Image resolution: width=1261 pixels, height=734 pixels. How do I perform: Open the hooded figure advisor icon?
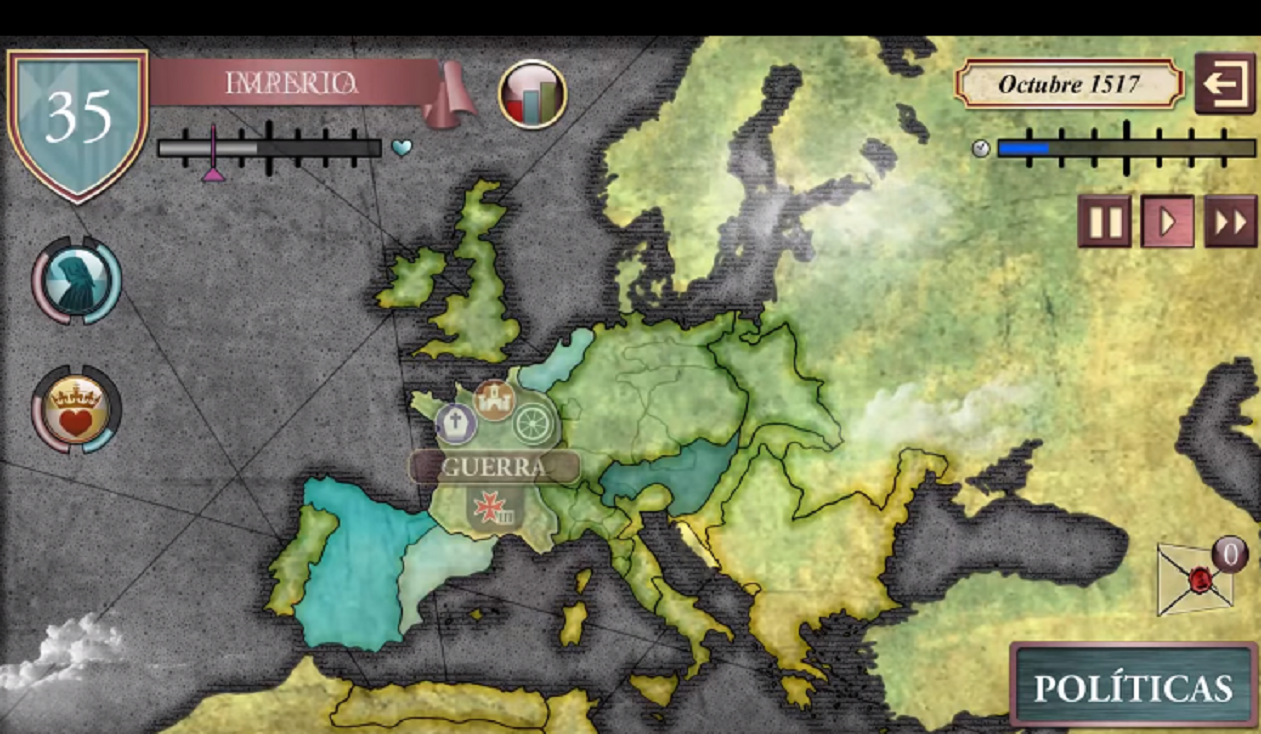[x=77, y=280]
